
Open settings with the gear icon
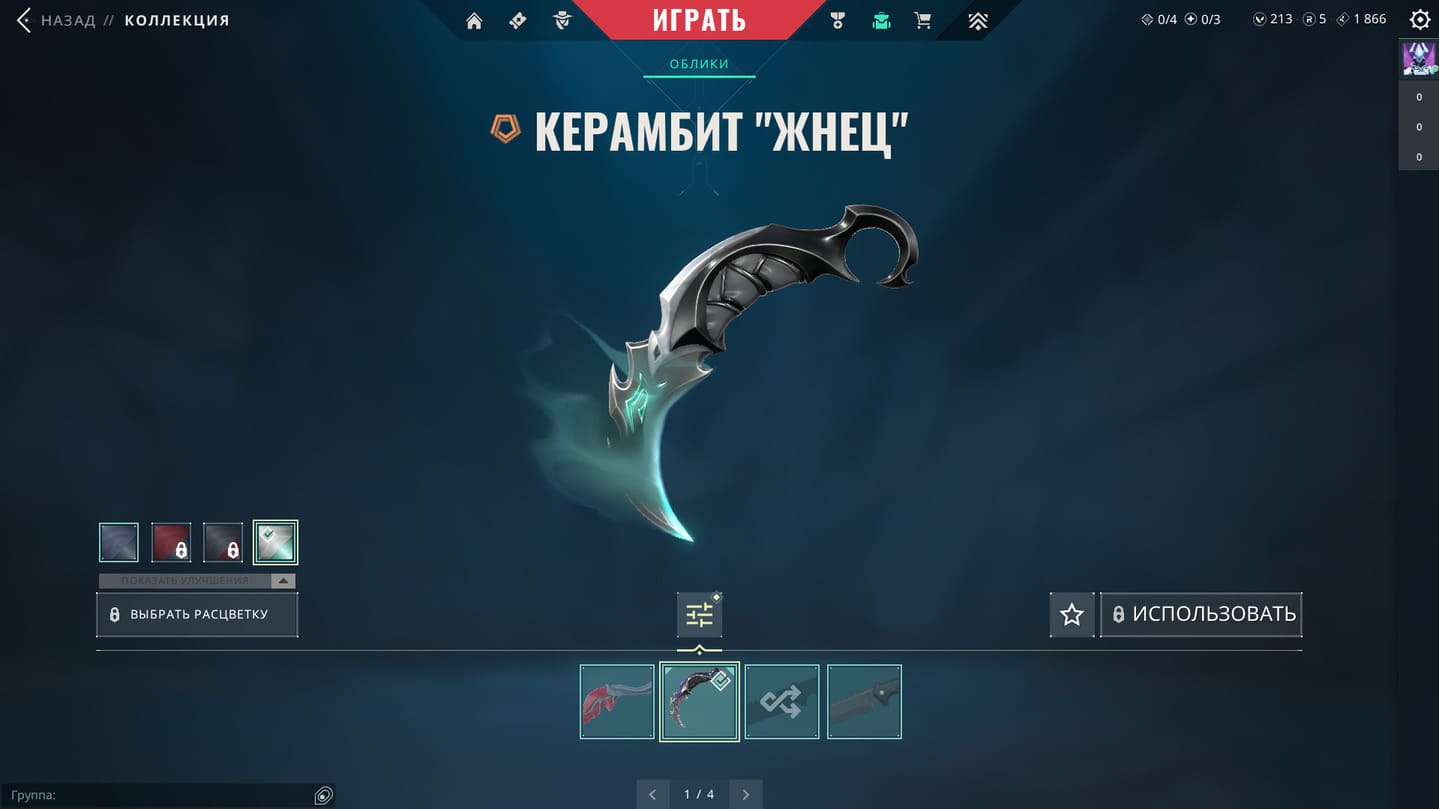point(1419,20)
